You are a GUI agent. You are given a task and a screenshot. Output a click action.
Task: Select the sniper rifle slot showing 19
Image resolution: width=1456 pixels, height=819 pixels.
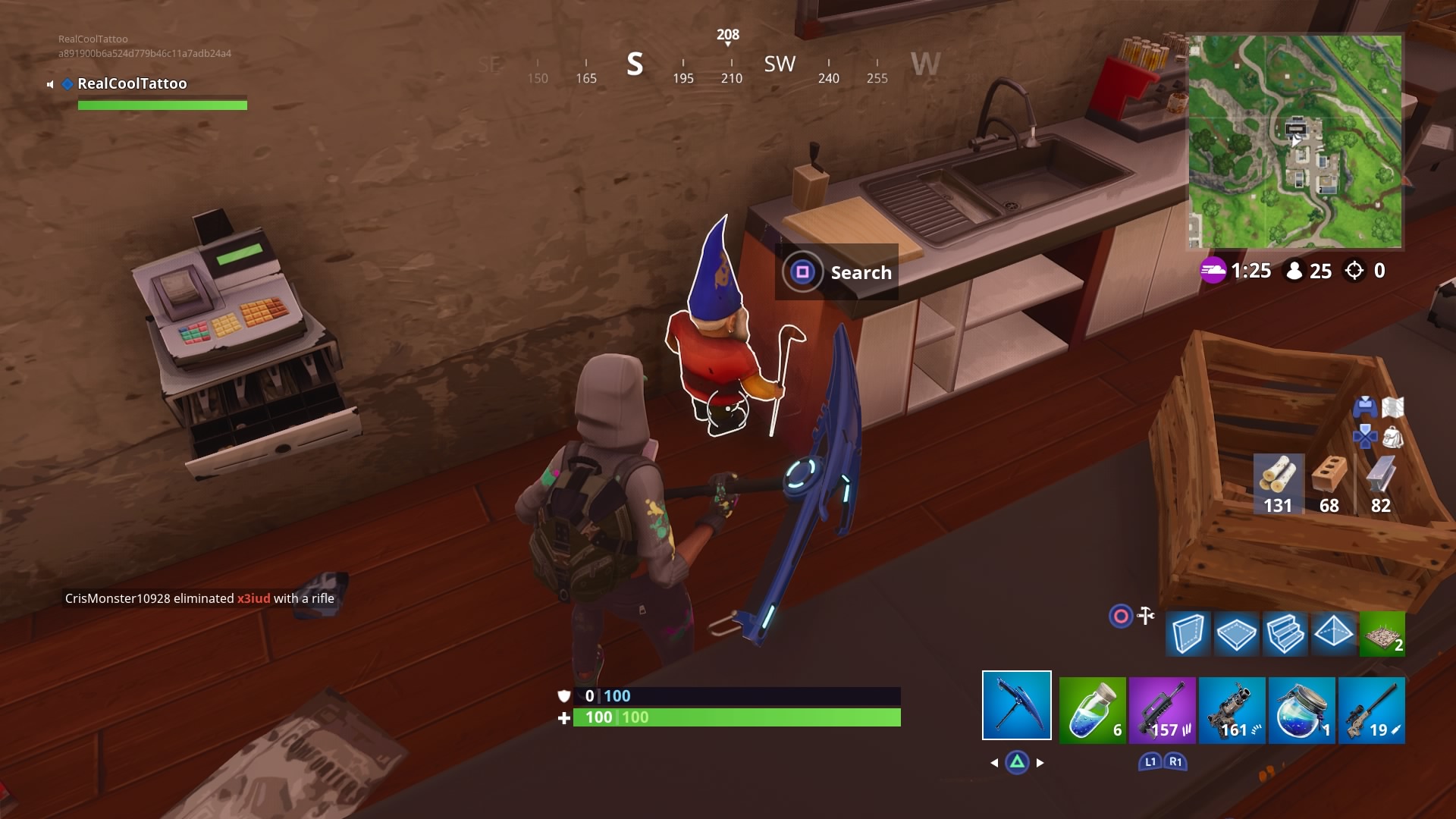pos(1373,711)
